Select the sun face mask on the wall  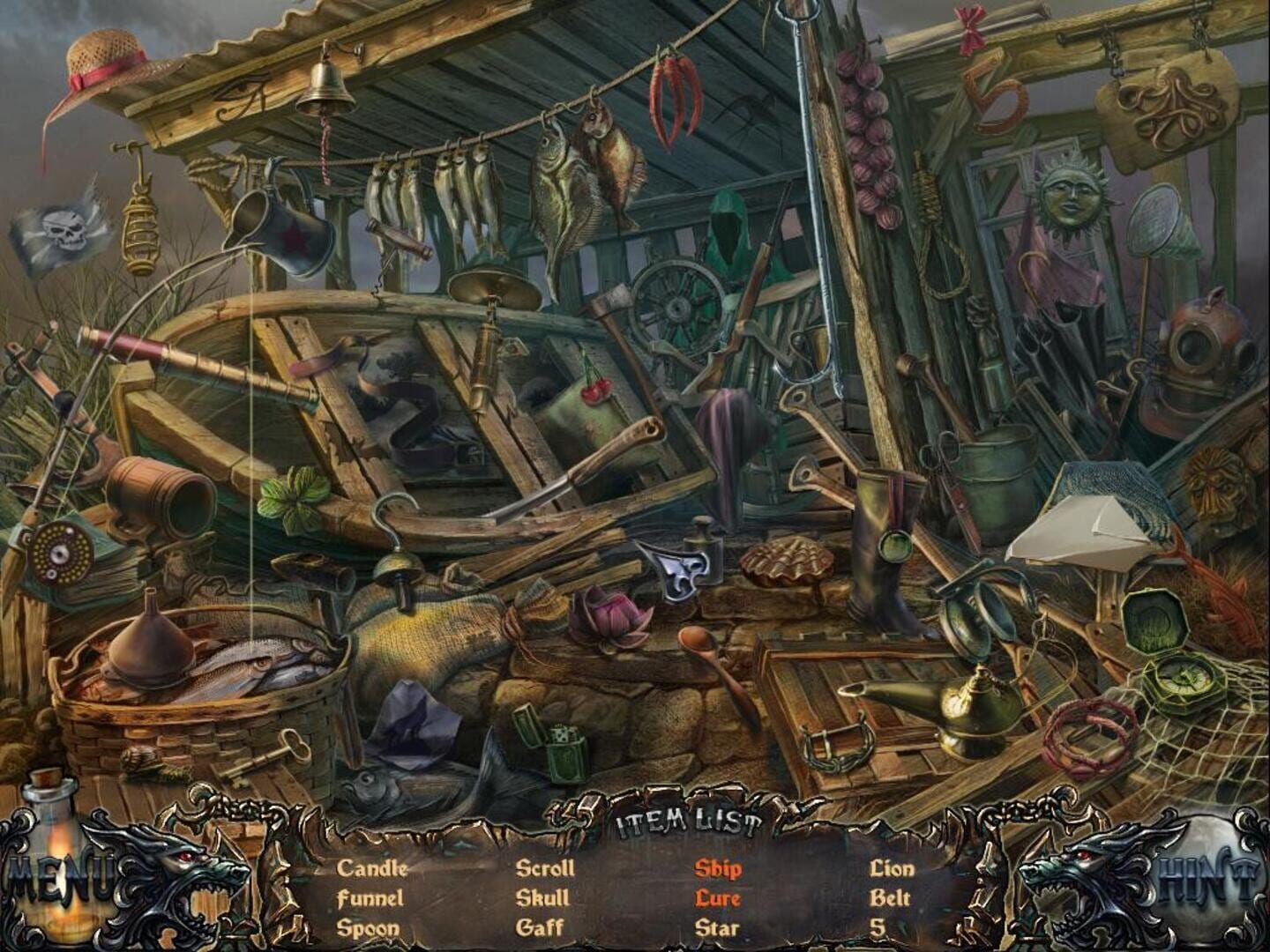tap(1069, 198)
